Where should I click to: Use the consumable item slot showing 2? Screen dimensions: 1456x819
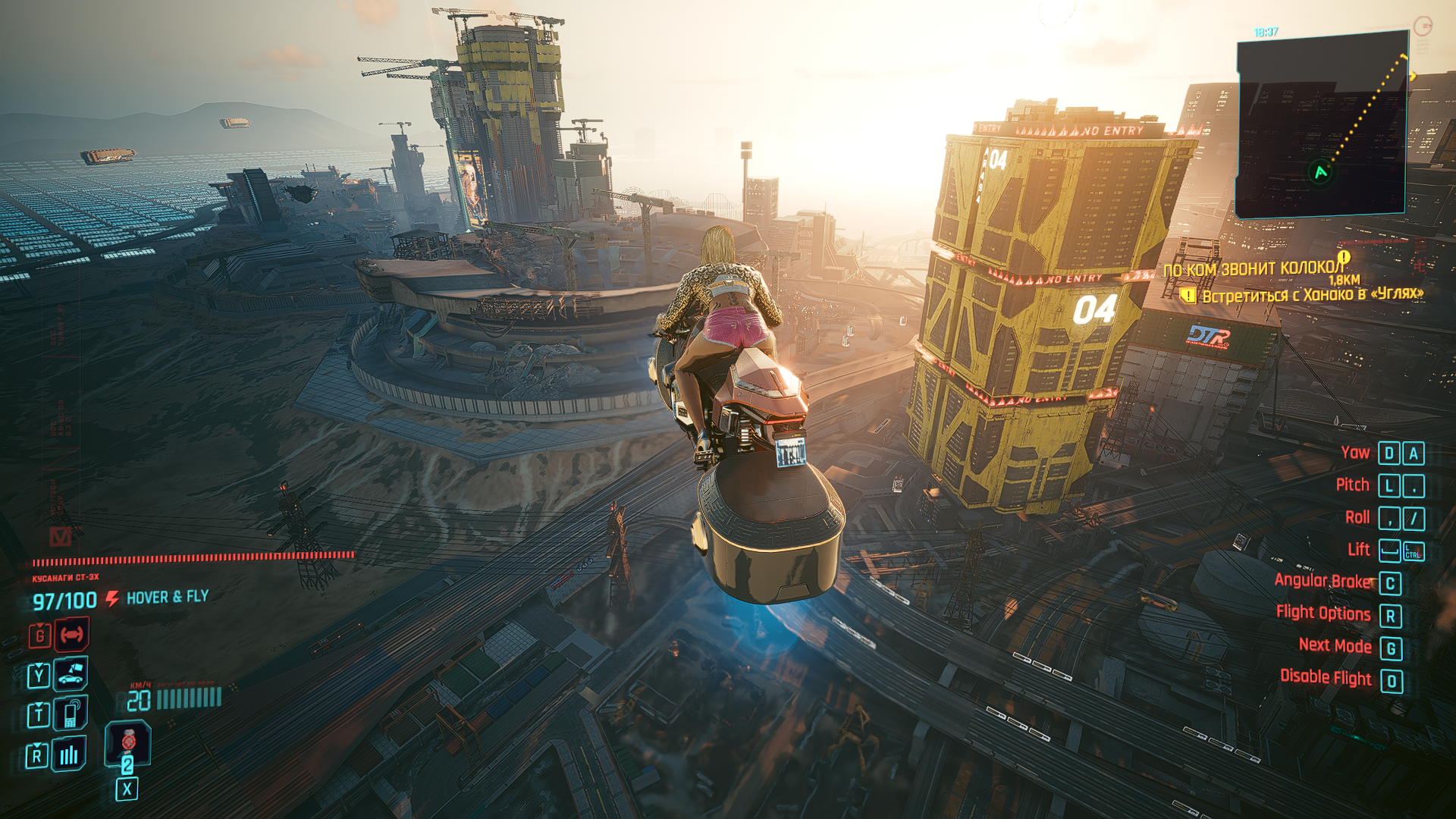(127, 744)
